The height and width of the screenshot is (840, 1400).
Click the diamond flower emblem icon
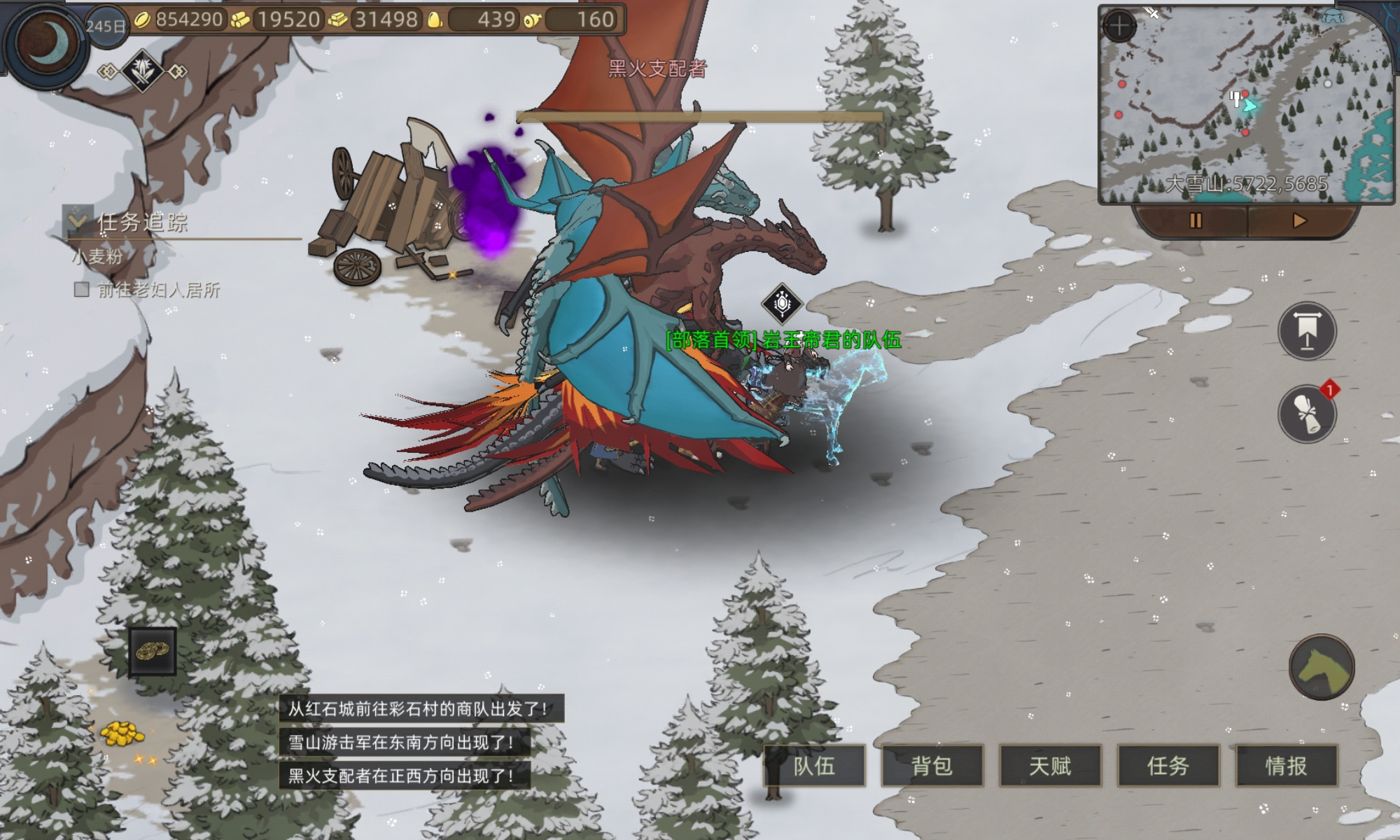[x=143, y=71]
